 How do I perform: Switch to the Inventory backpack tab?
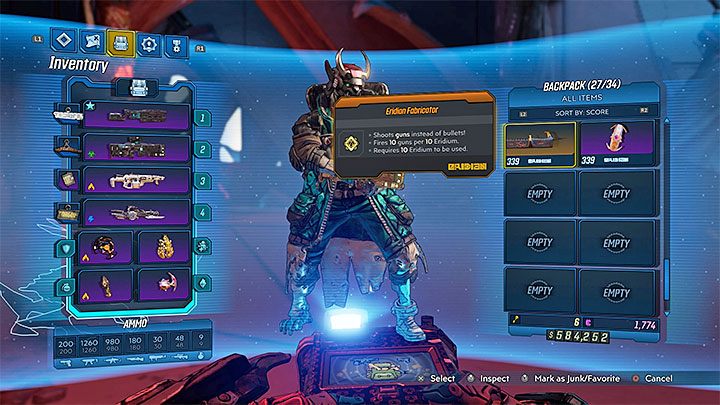point(120,43)
